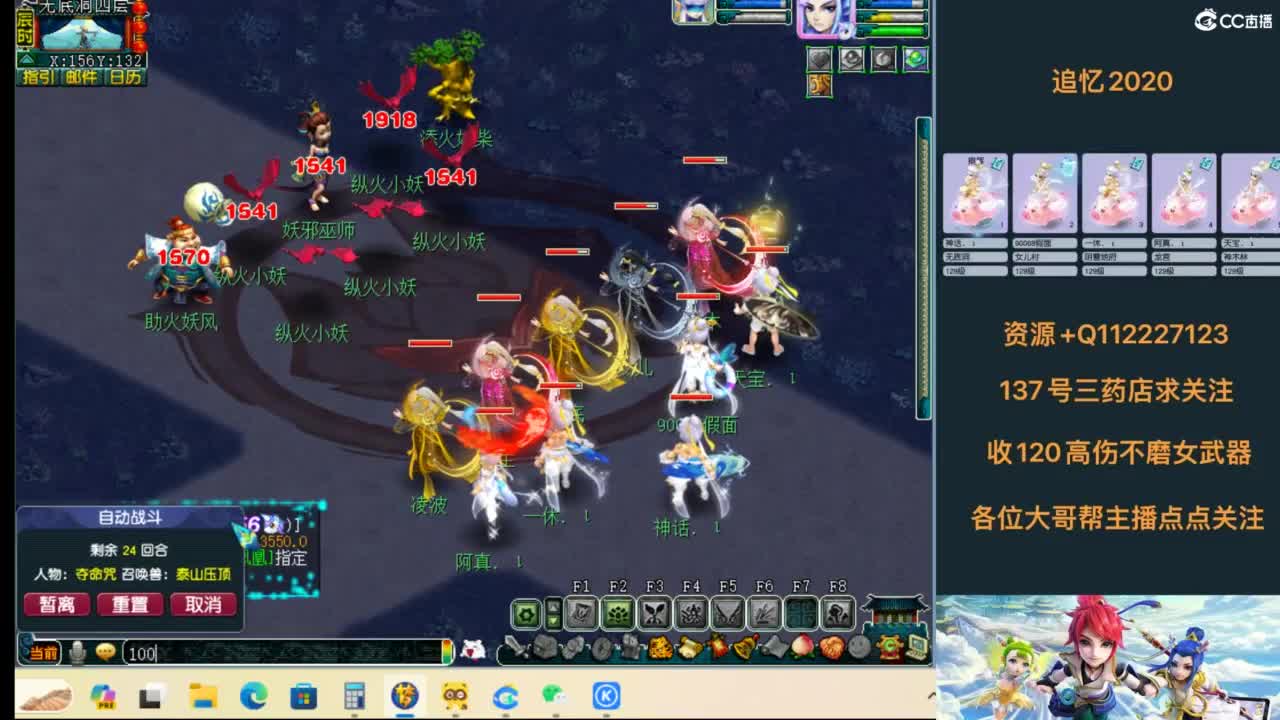Click the heart-shaped buff icon under the player portrait
The width and height of the screenshot is (1280, 720).
pyautogui.click(x=819, y=58)
